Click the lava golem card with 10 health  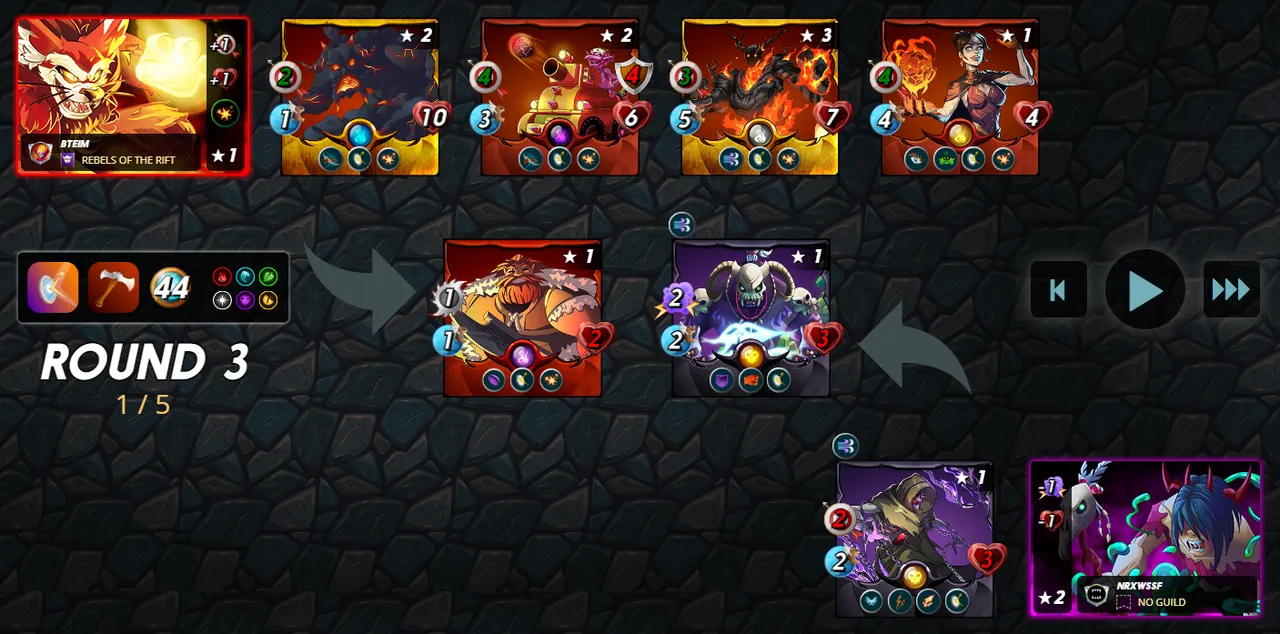360,96
